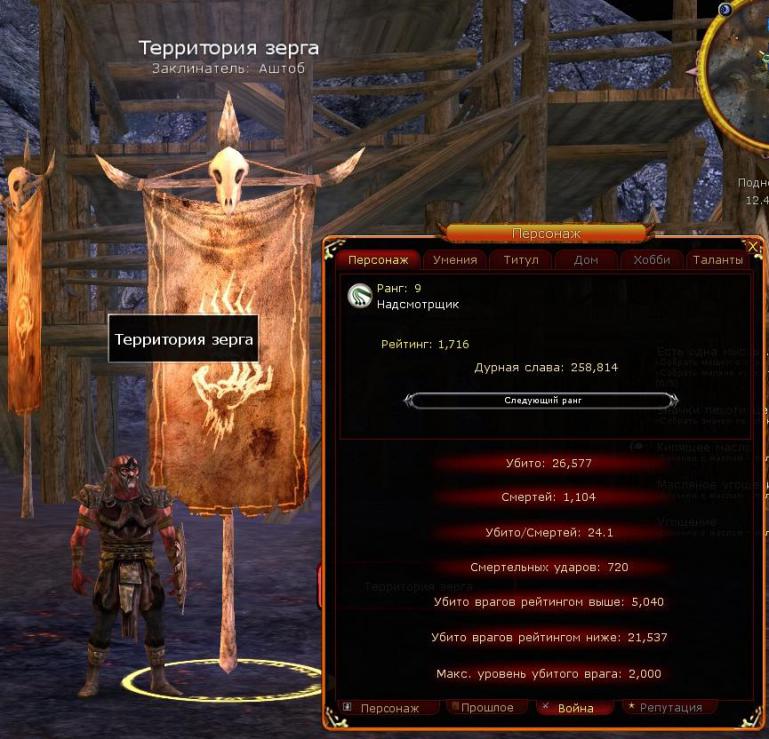Open the Титул tab

(521, 260)
